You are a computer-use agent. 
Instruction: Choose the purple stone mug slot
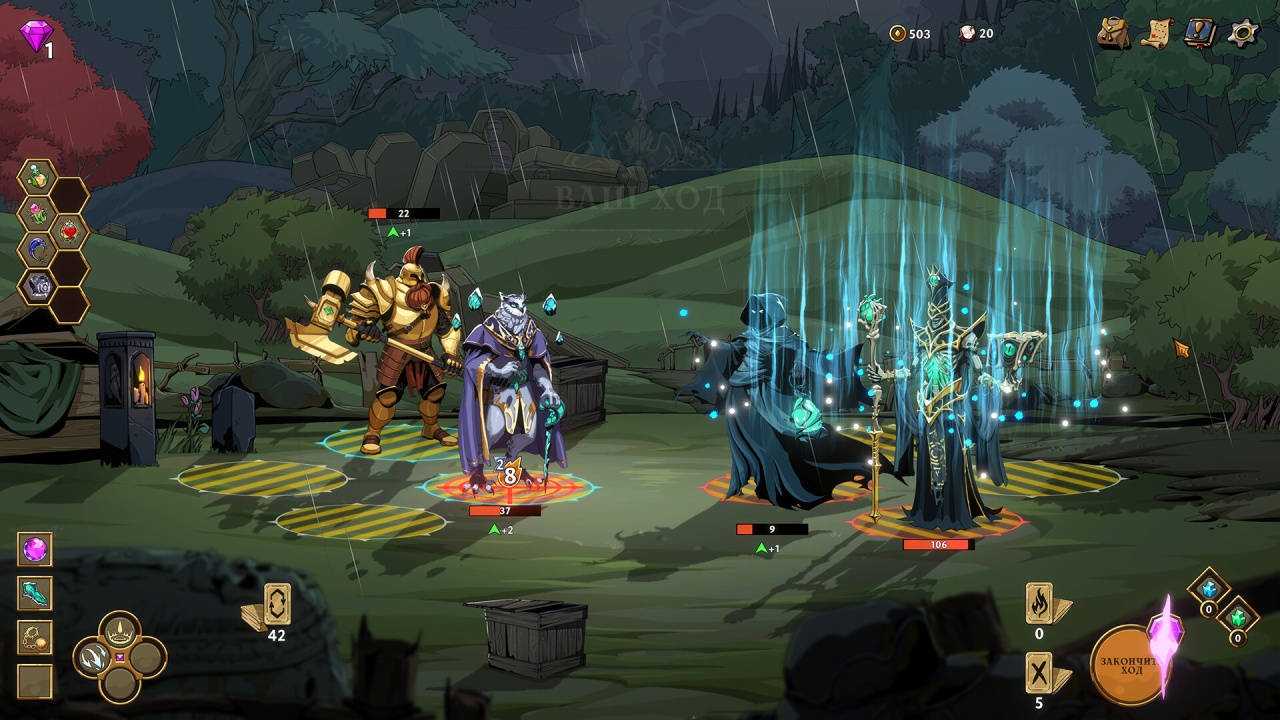tap(36, 286)
